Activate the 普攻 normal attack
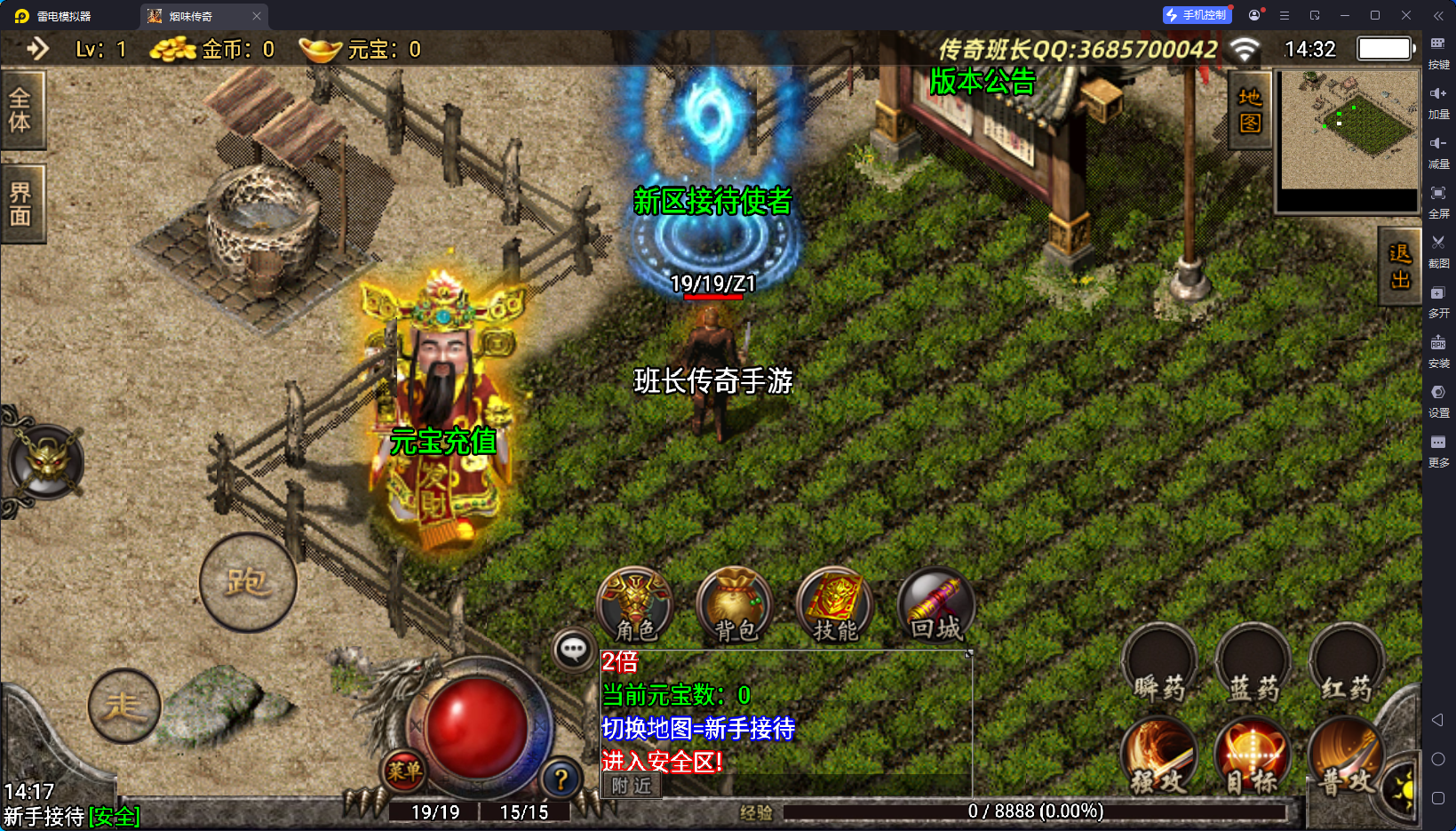The height and width of the screenshot is (831, 1456). 1344,760
